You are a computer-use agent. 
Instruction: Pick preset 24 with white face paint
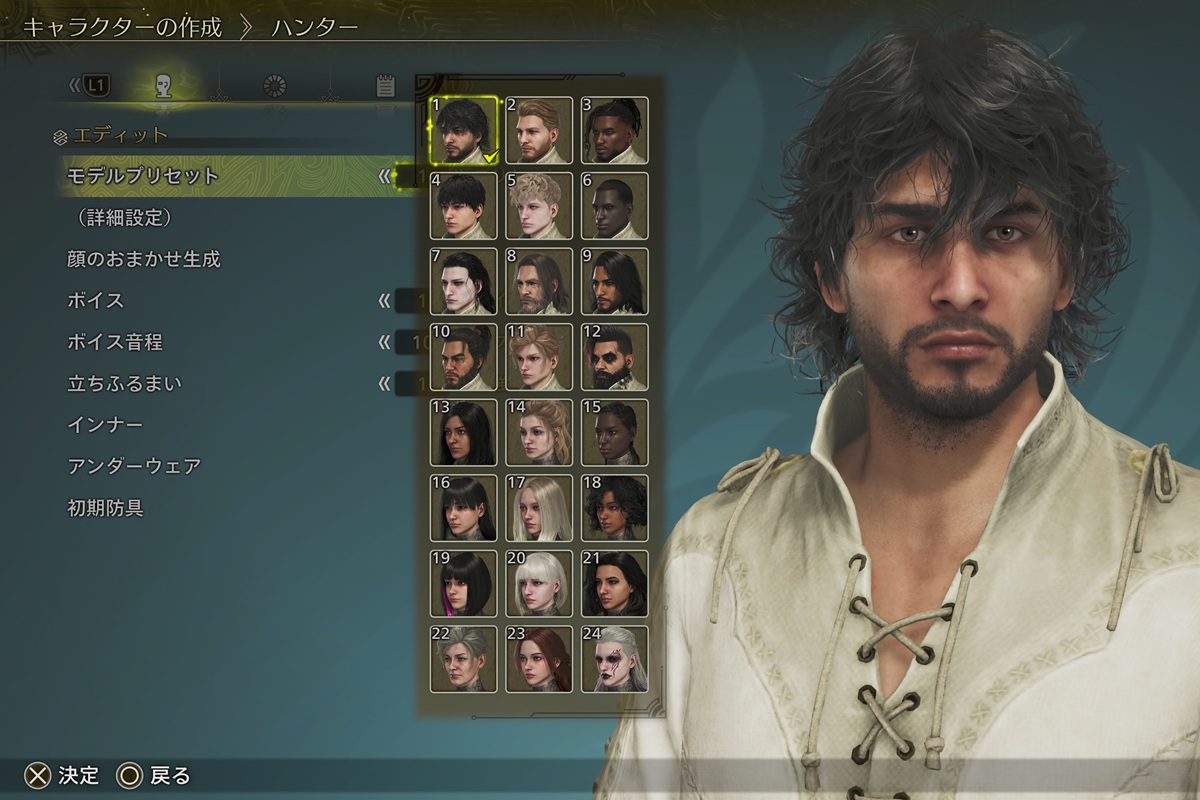pos(614,659)
